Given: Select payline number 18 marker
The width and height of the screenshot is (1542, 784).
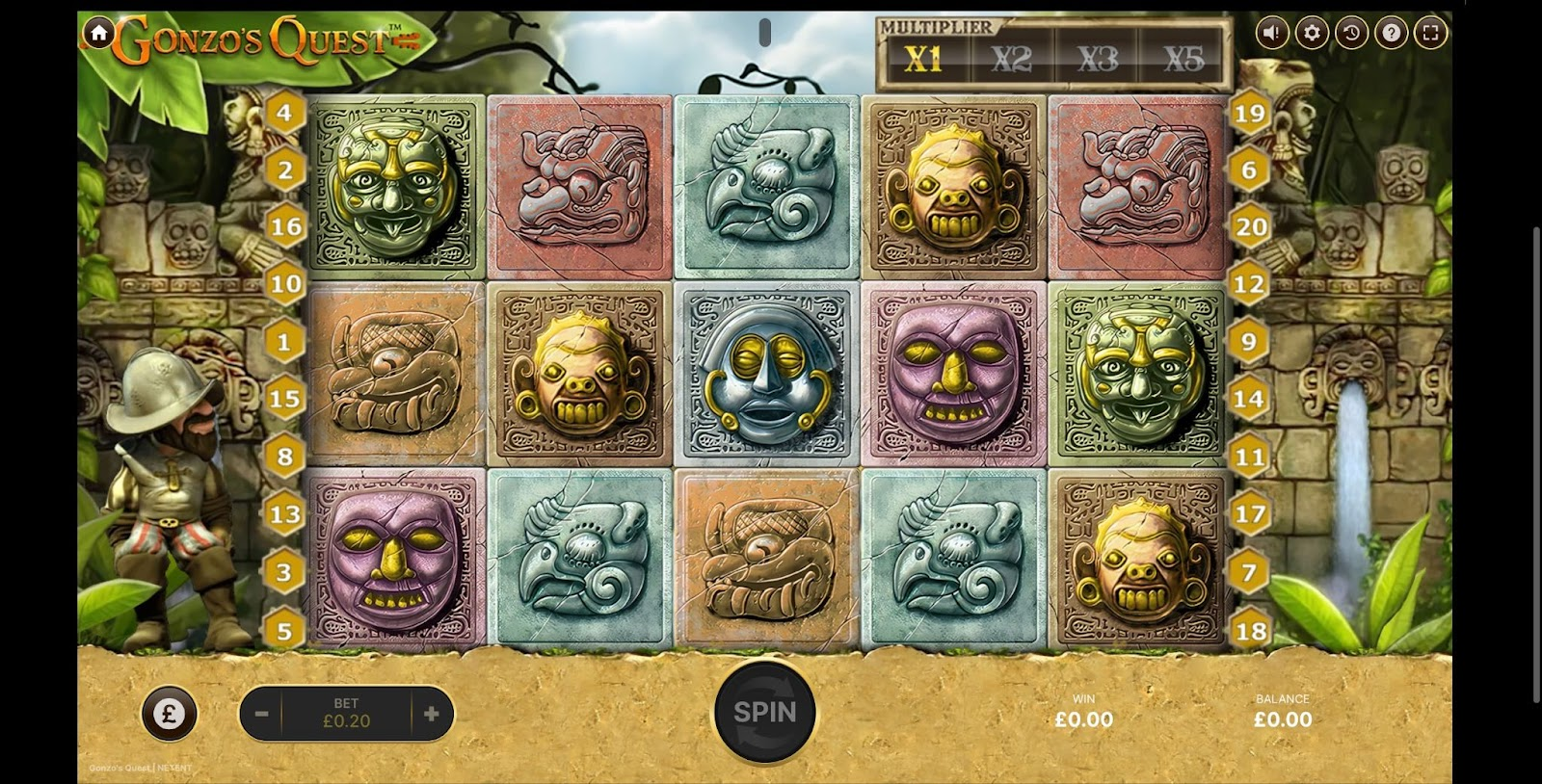Looking at the screenshot, I should coord(1251,631).
